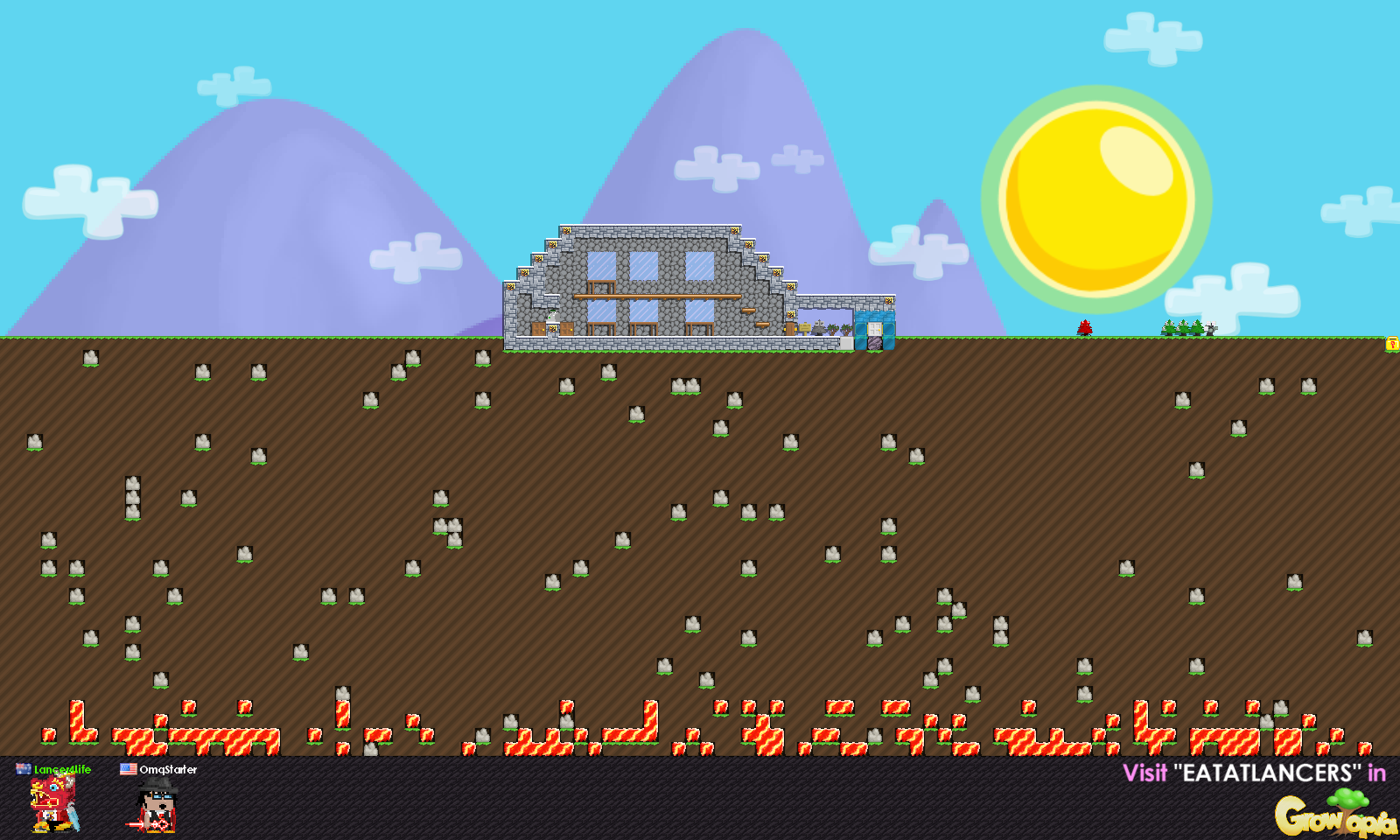Viewport: 1400px width, 840px height.
Task: Click the Growtopia logo
Action: click(x=1333, y=814)
